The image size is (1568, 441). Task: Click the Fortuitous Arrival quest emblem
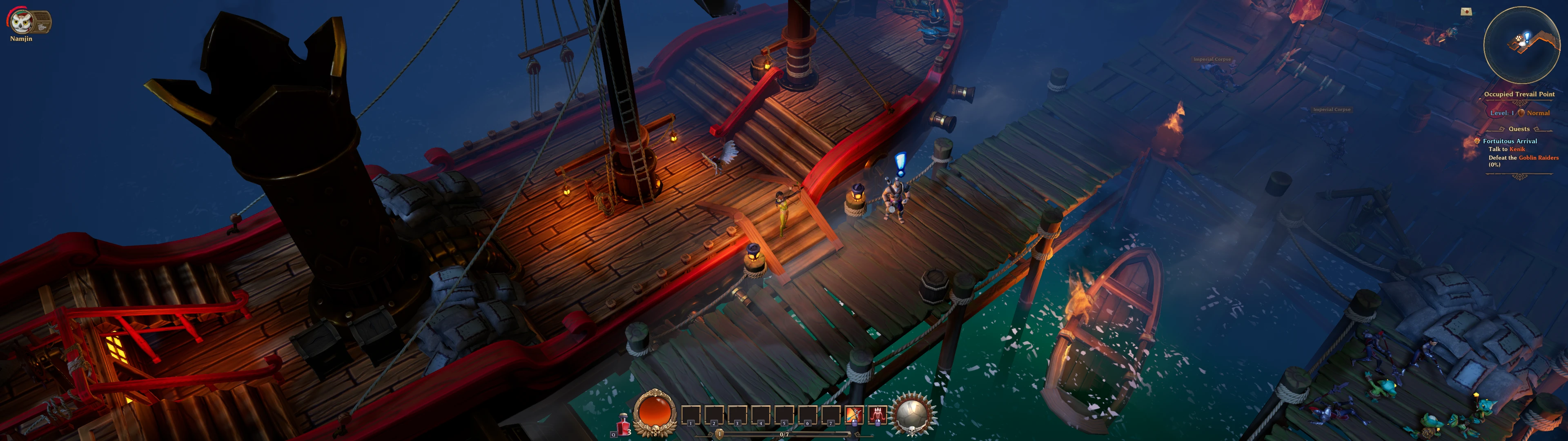(1477, 142)
